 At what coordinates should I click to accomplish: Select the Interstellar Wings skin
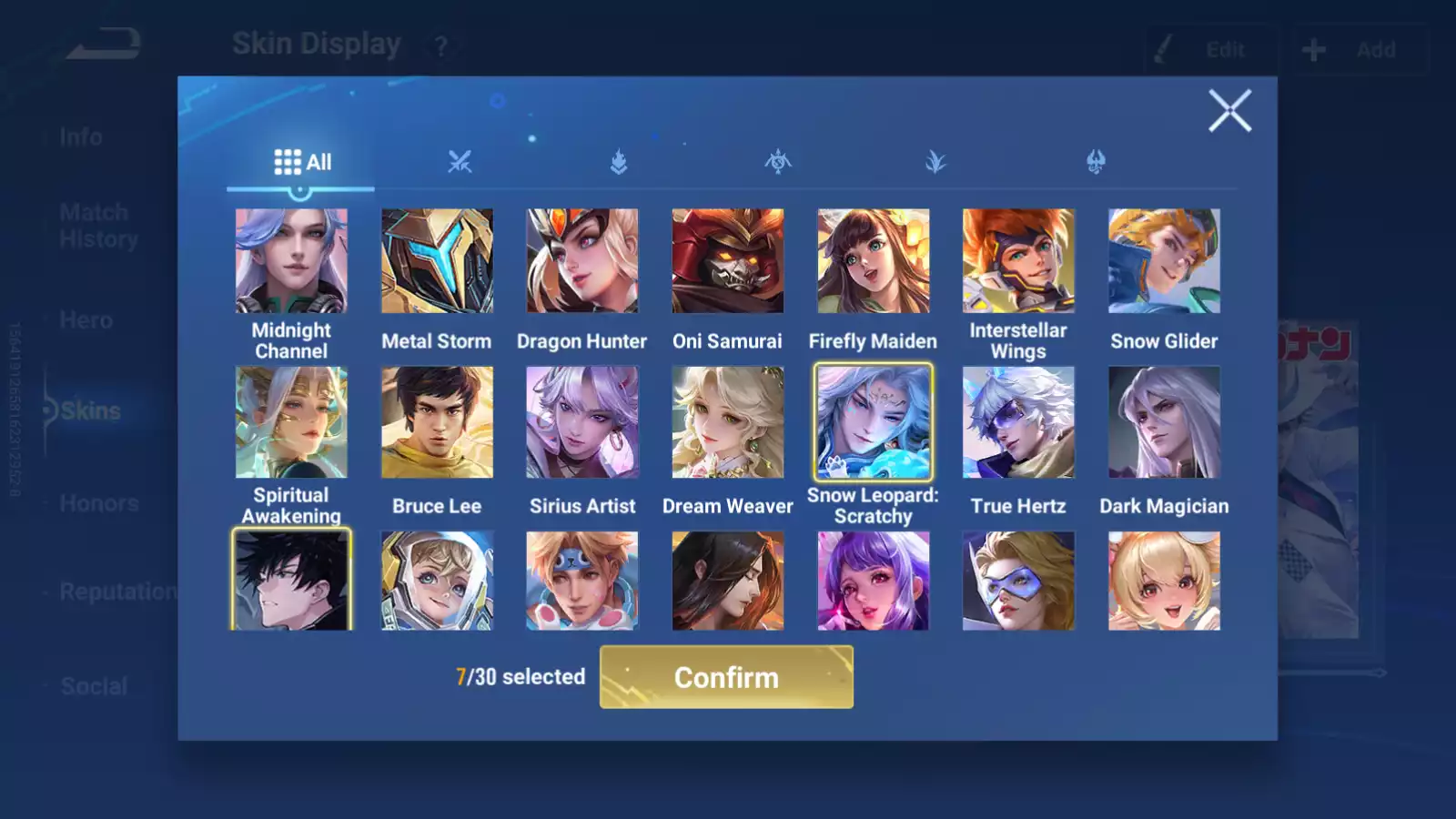tap(1018, 261)
